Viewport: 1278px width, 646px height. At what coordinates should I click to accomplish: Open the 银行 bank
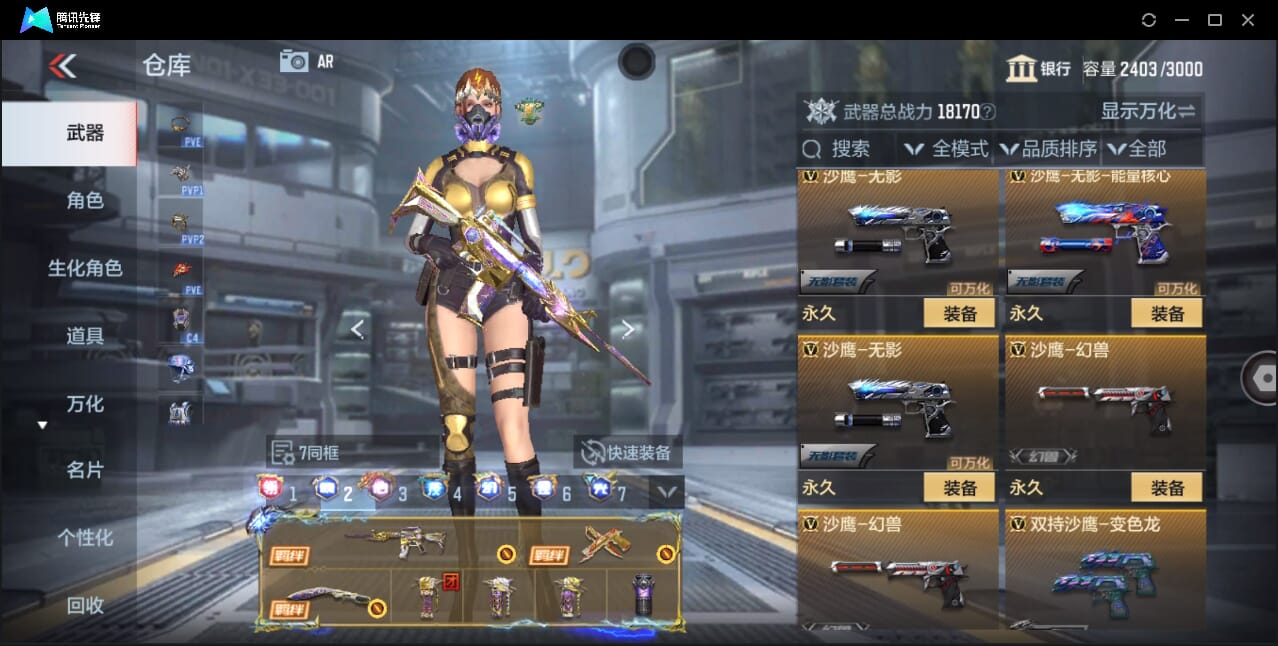pyautogui.click(x=1039, y=69)
